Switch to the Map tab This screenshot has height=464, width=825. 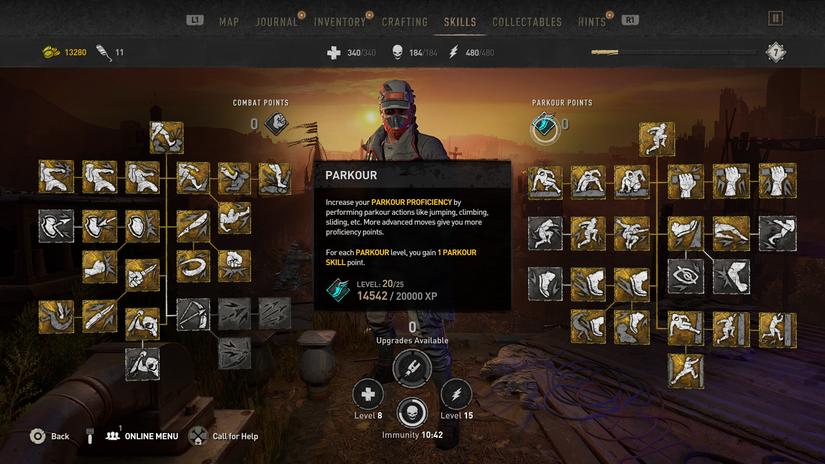(x=229, y=22)
